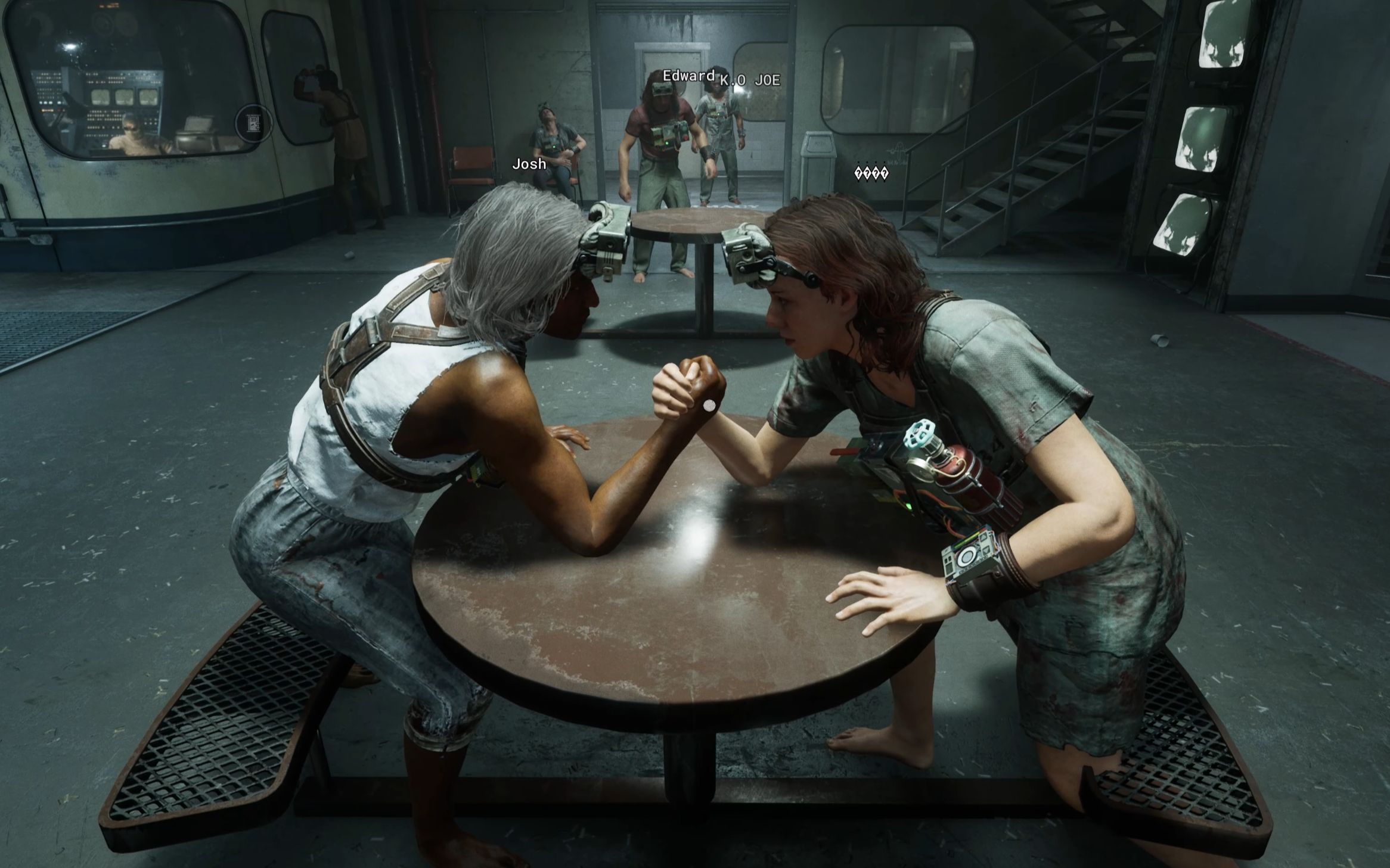This screenshot has width=1390, height=868.
Task: Click the circular terminal machine marker icon
Action: point(254,123)
